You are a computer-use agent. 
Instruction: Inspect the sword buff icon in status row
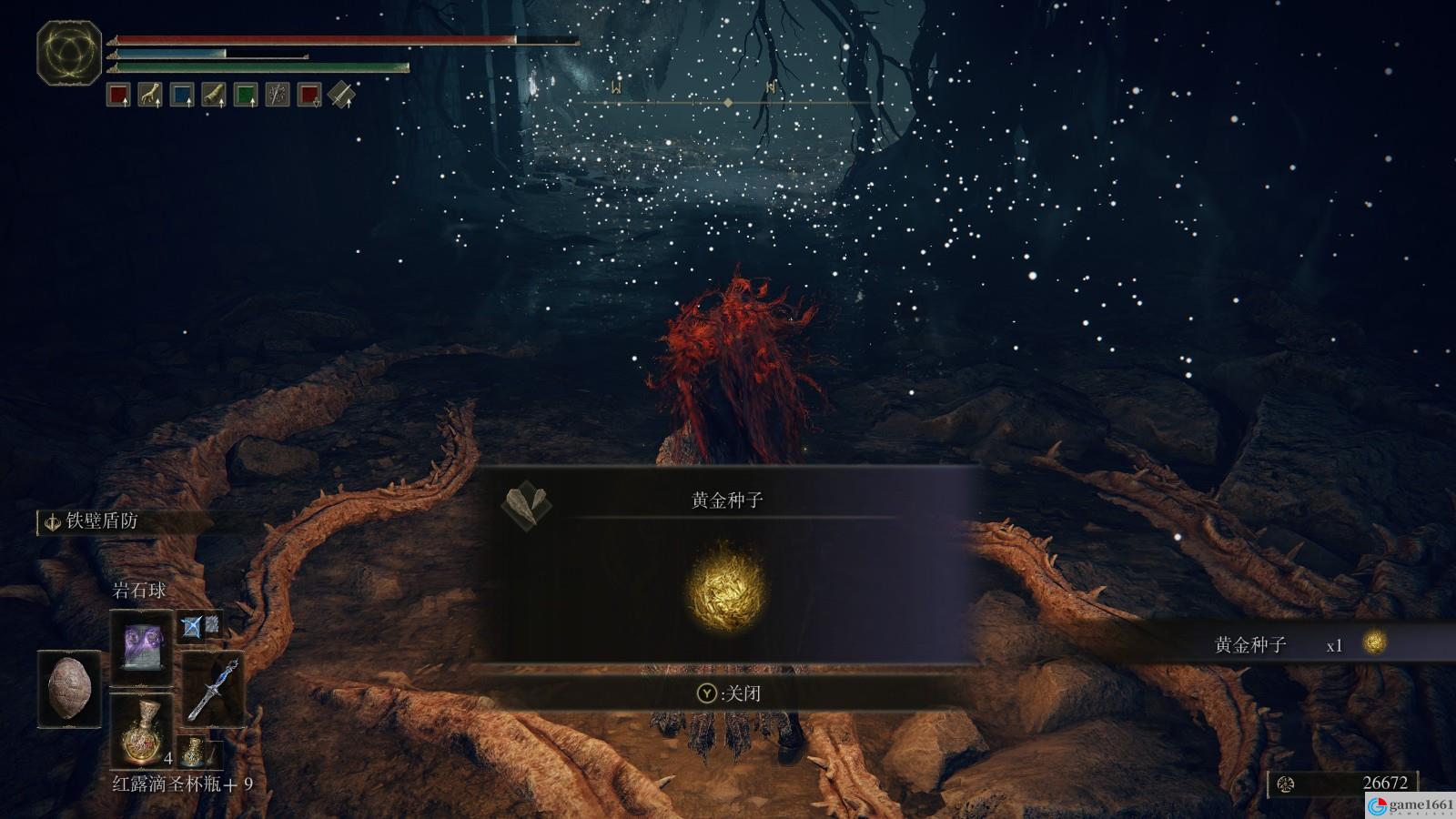click(x=341, y=95)
